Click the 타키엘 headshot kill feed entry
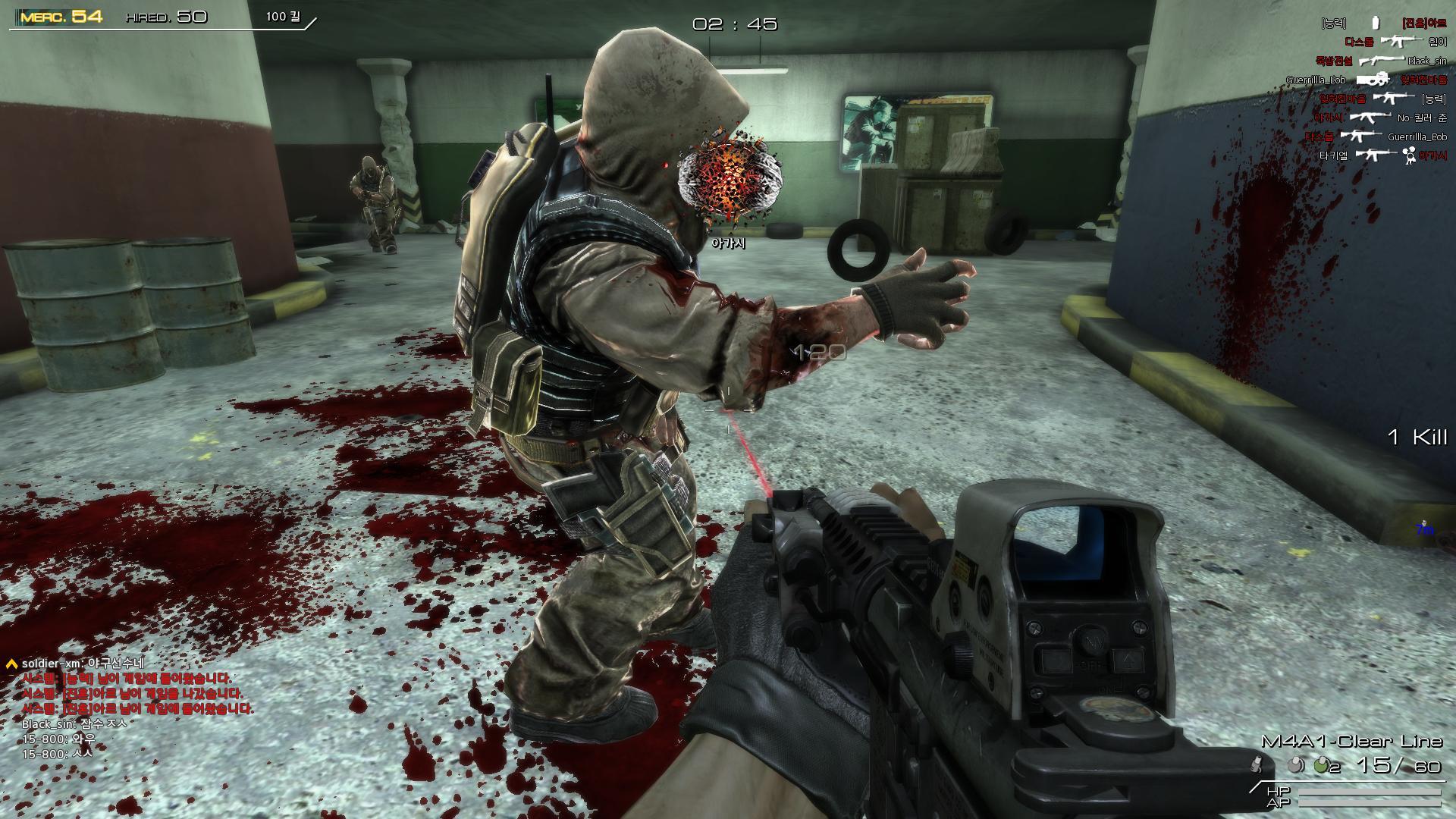The height and width of the screenshot is (819, 1456). click(x=1382, y=155)
